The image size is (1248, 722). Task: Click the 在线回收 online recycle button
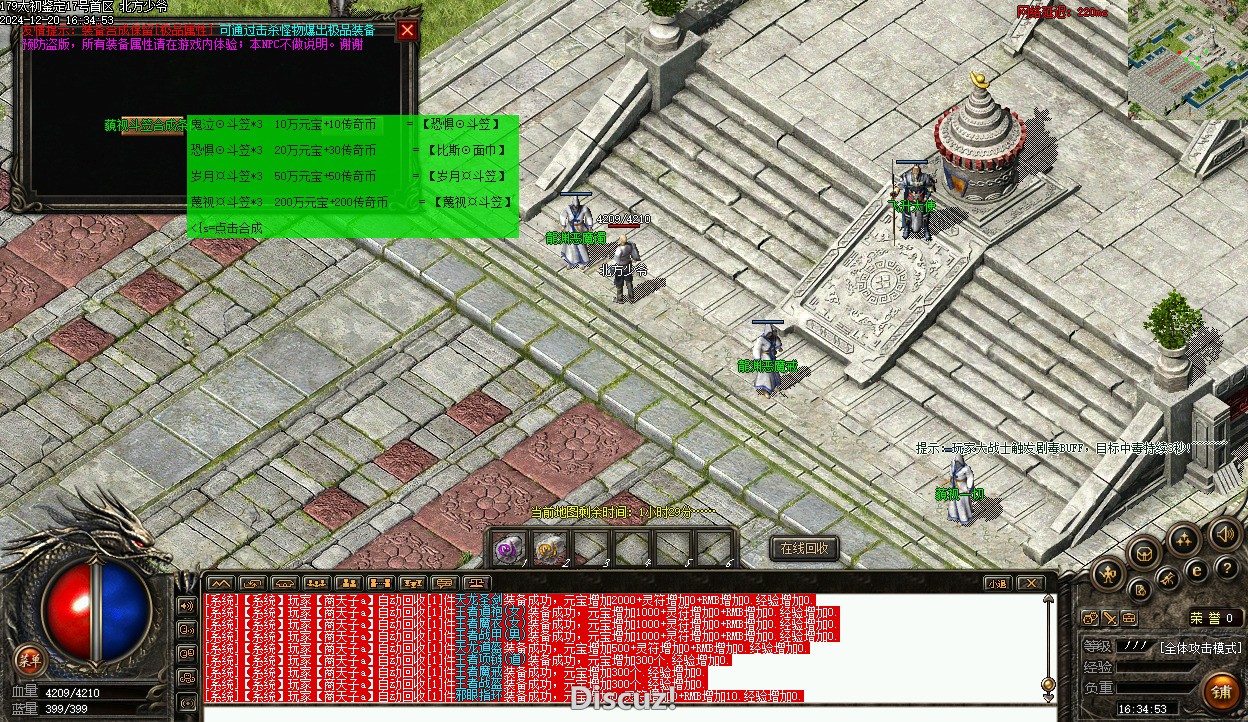[804, 548]
